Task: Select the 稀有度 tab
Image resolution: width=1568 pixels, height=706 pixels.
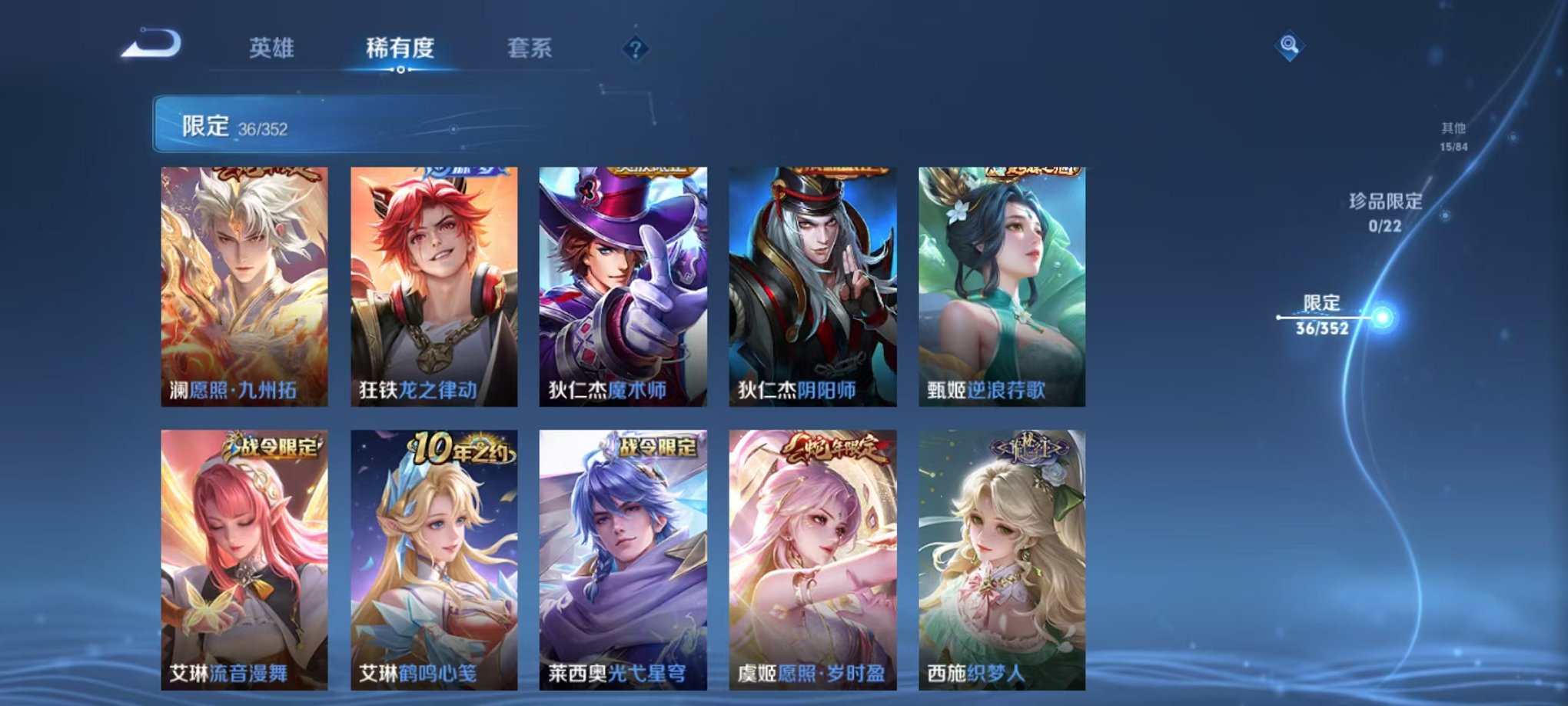Action: coord(402,48)
